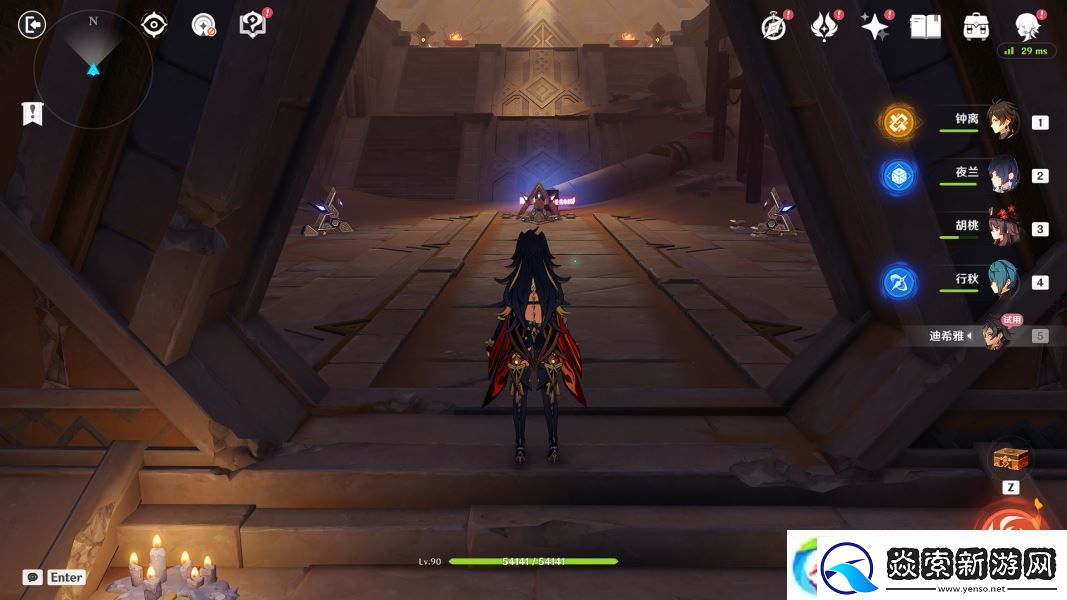The width and height of the screenshot is (1067, 600).
Task: Open the Adventurer Handbook book icon
Action: (925, 27)
